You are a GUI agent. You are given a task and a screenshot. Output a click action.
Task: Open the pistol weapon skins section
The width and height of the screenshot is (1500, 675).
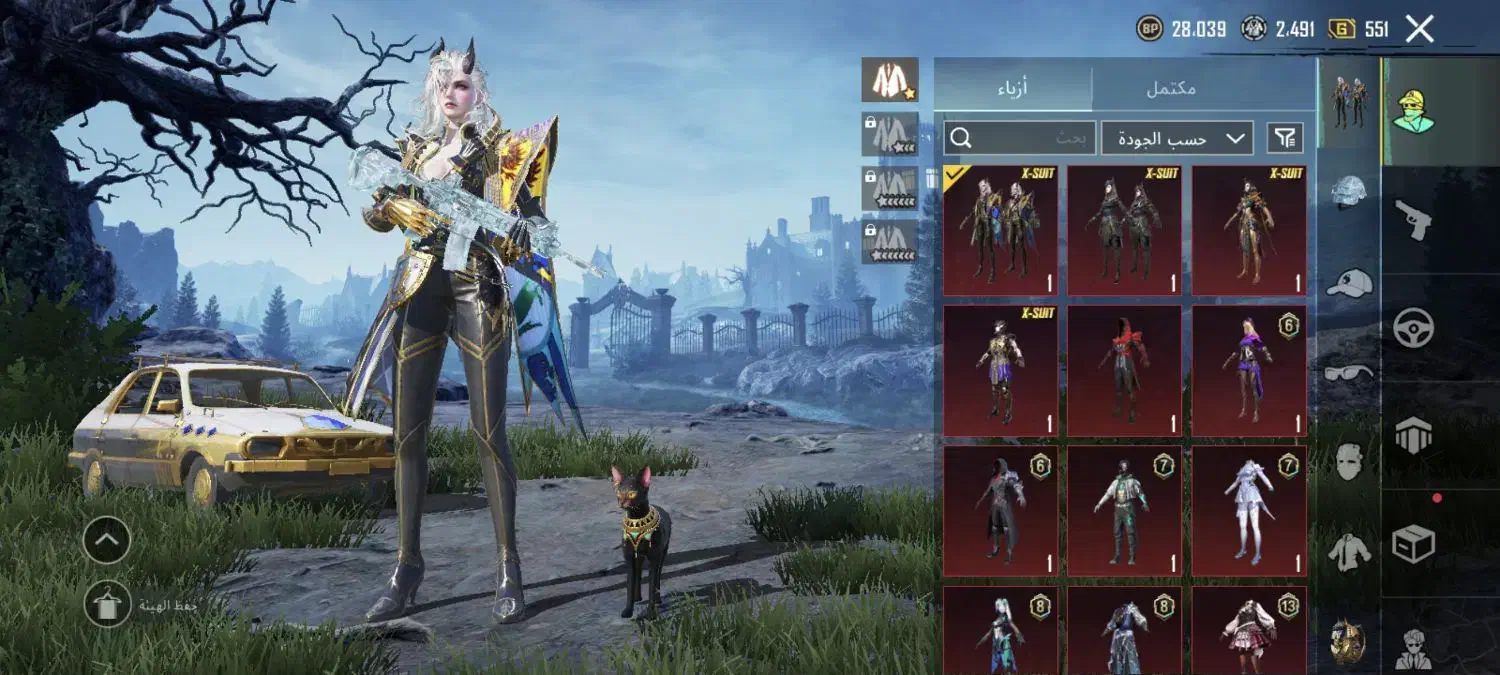click(1413, 218)
